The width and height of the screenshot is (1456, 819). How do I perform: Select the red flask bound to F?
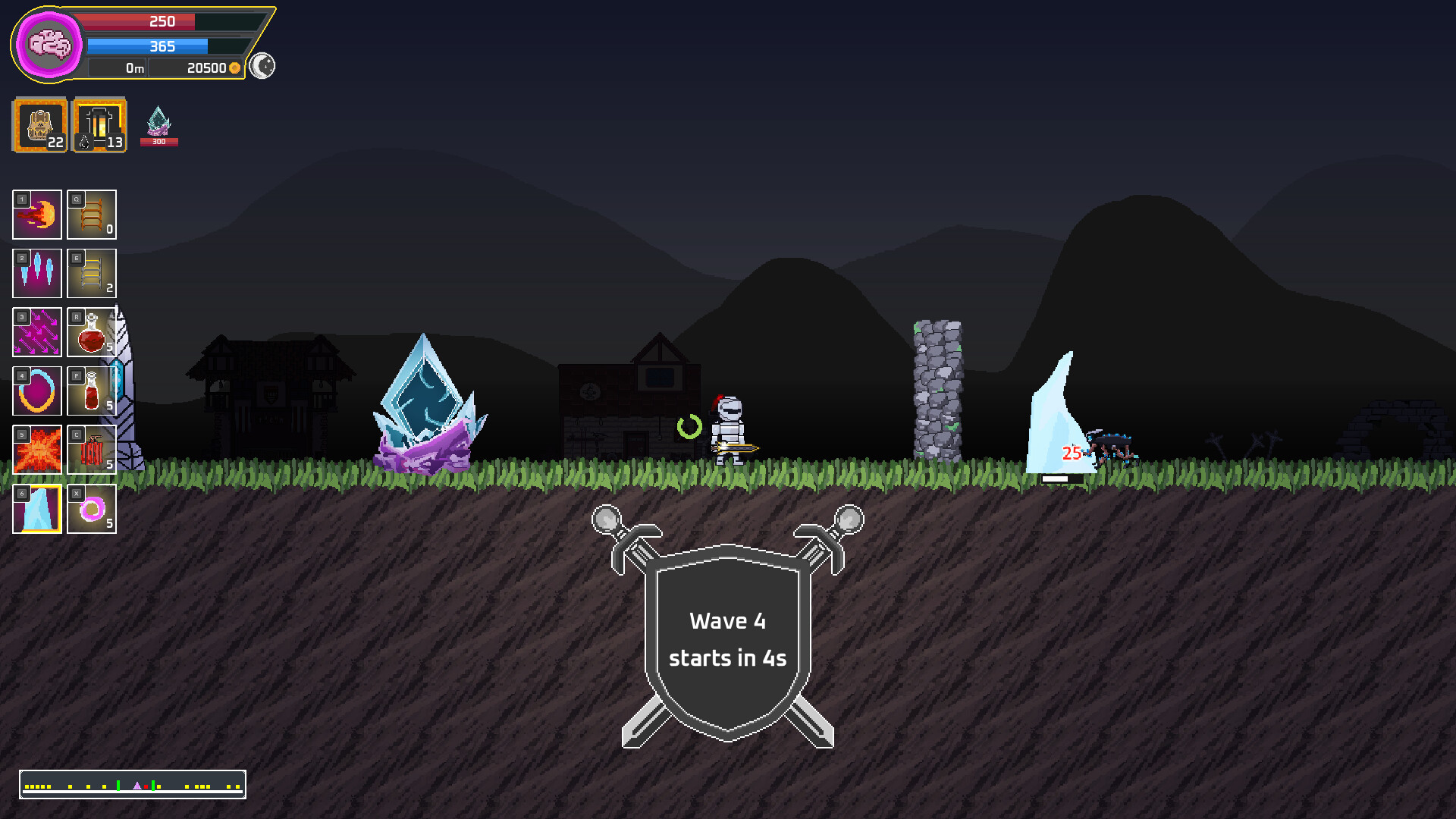pos(91,391)
